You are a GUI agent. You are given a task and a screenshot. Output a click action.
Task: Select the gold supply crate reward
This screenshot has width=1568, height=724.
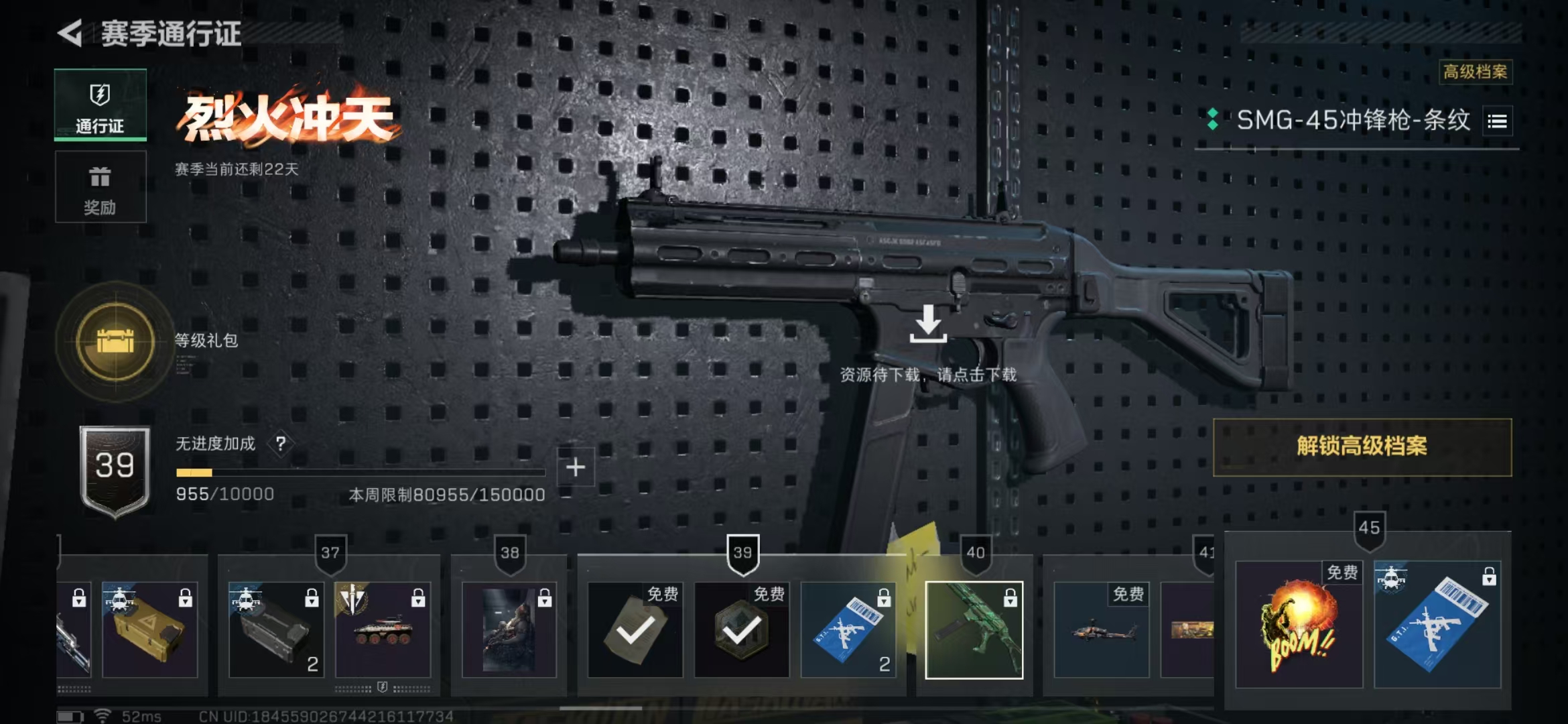149,630
